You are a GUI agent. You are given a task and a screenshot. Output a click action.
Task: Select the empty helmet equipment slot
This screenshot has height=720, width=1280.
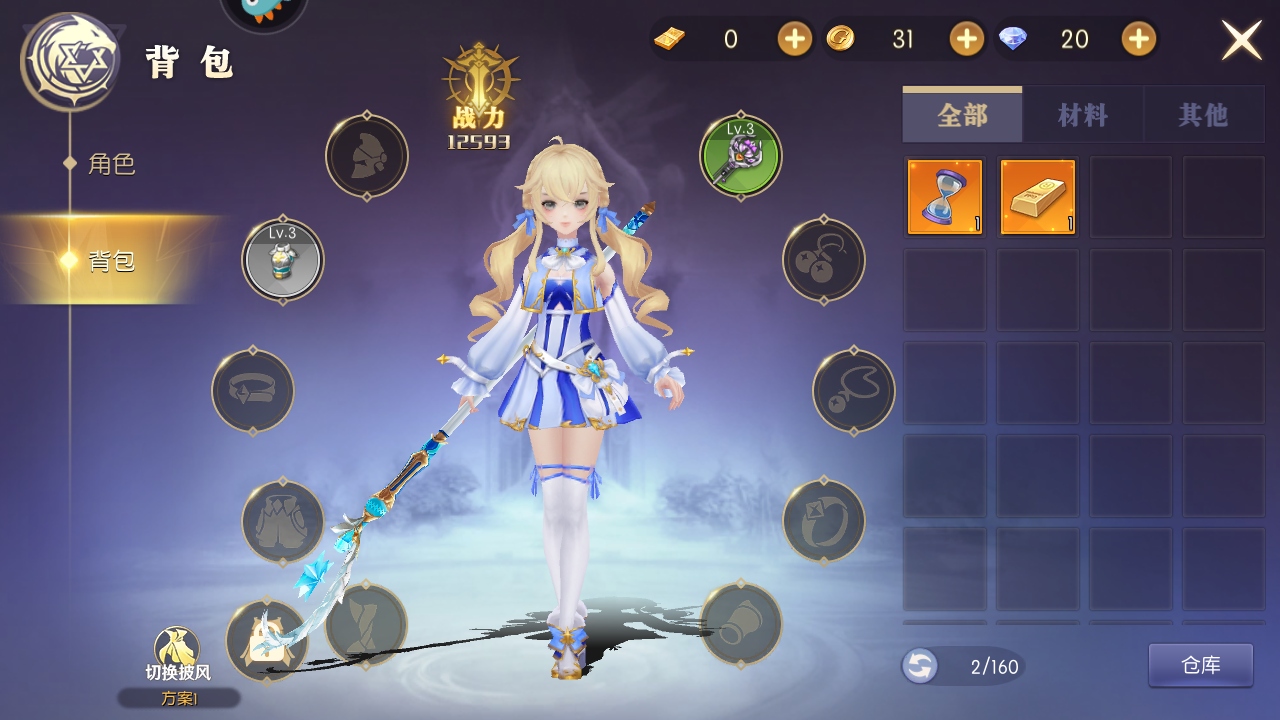367,156
